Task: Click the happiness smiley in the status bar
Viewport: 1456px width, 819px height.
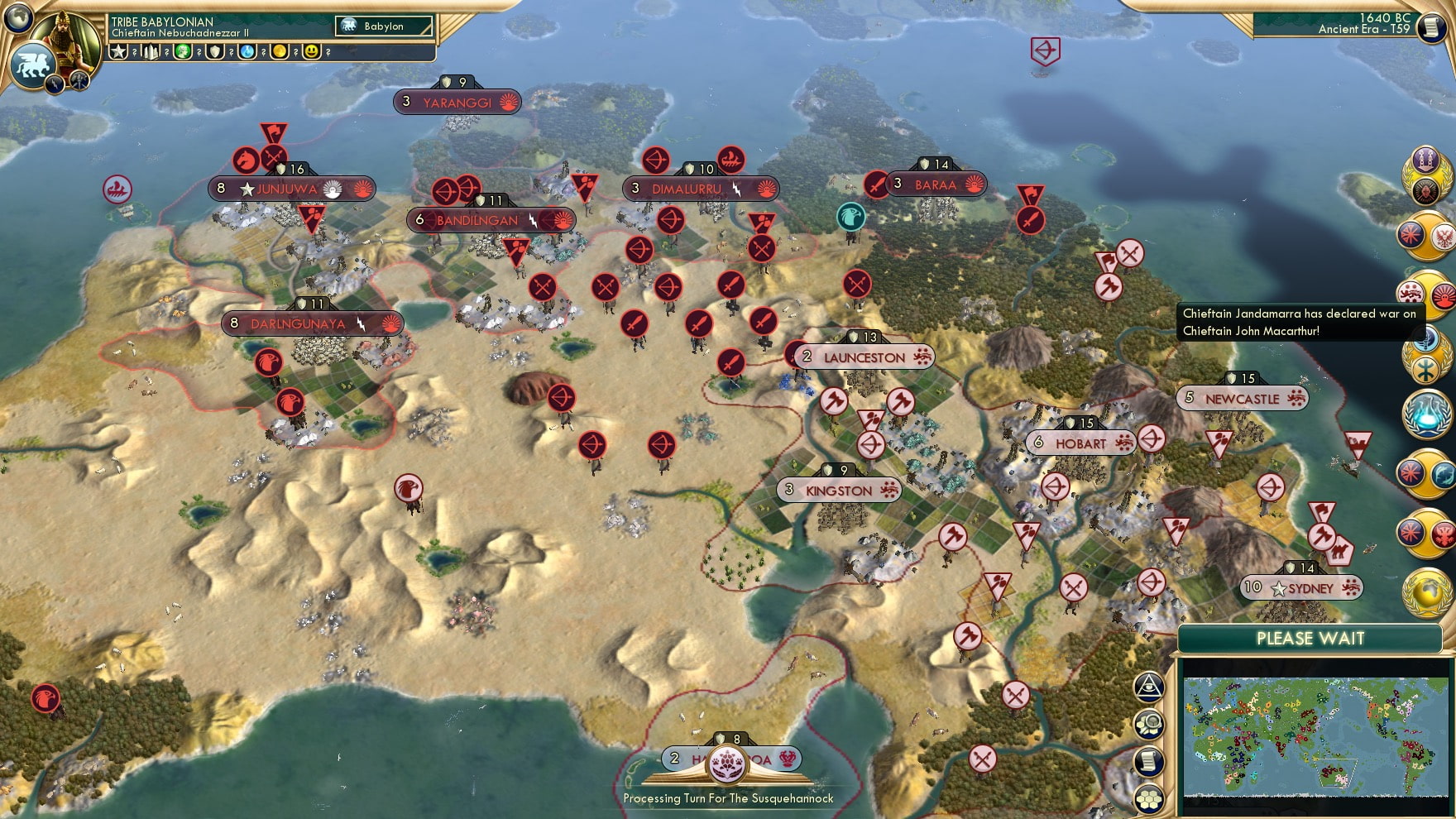Action: pos(311,51)
